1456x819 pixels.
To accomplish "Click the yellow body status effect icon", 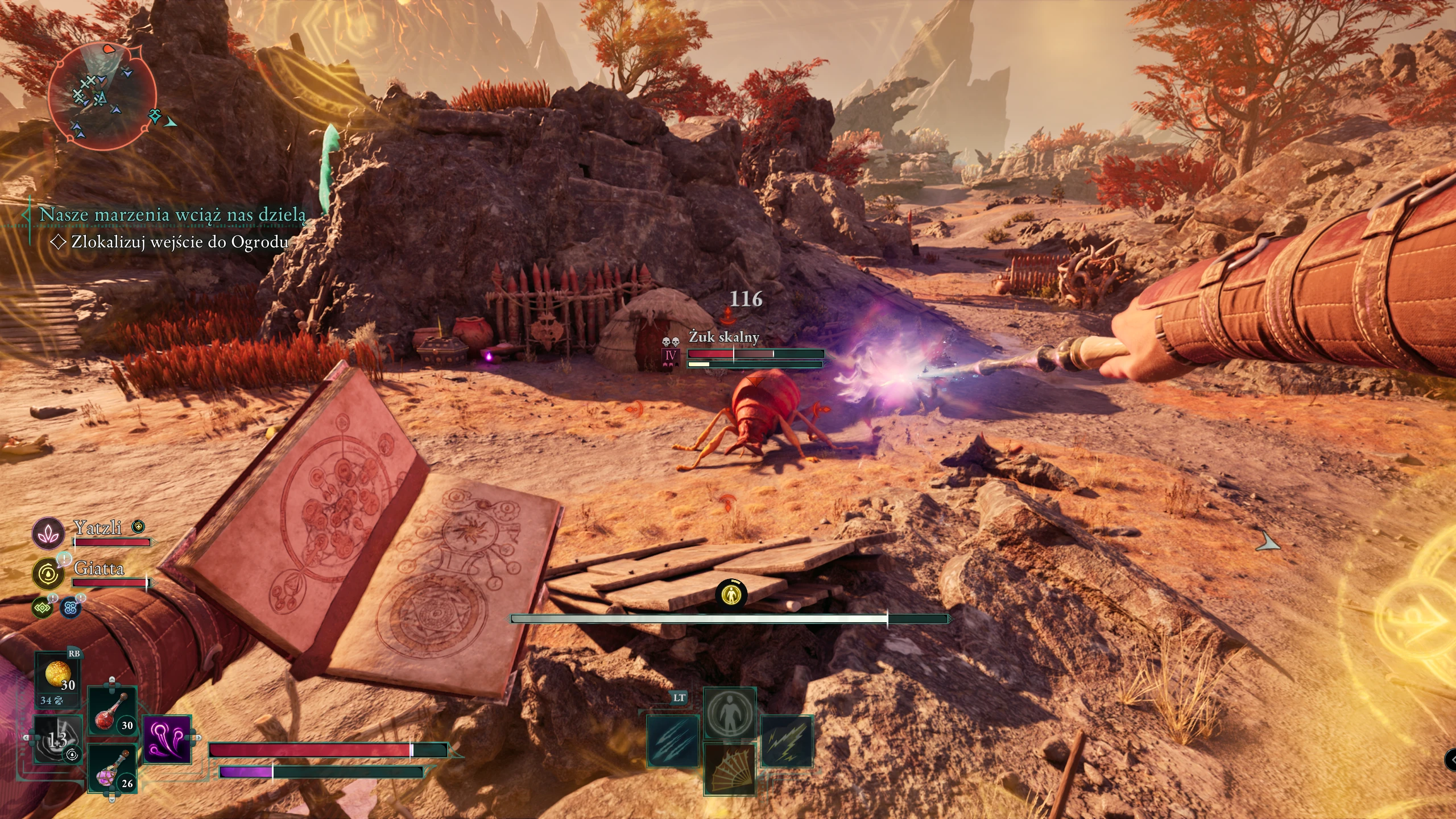I will [x=731, y=594].
